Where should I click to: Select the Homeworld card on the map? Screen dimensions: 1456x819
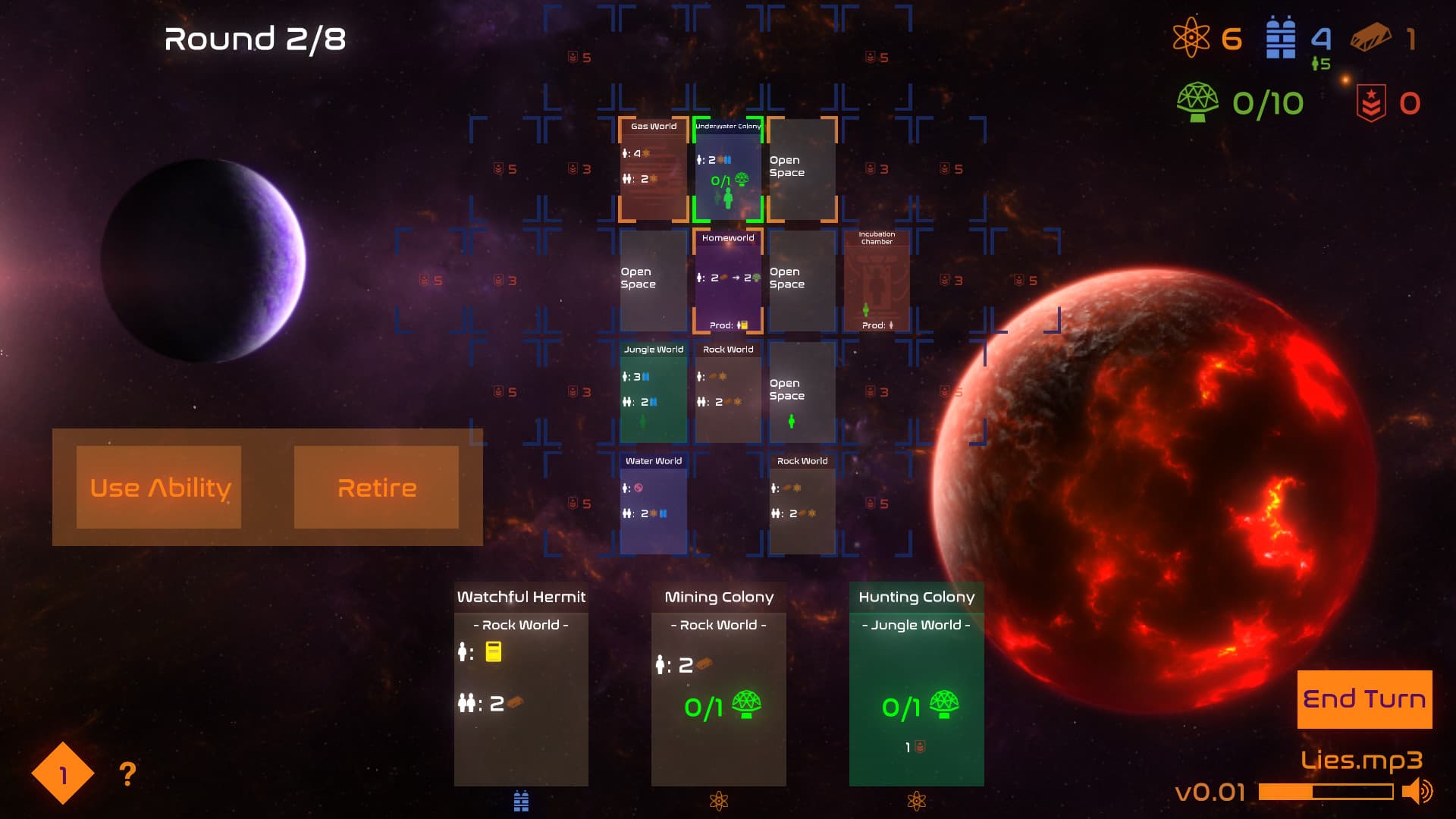pos(727,281)
